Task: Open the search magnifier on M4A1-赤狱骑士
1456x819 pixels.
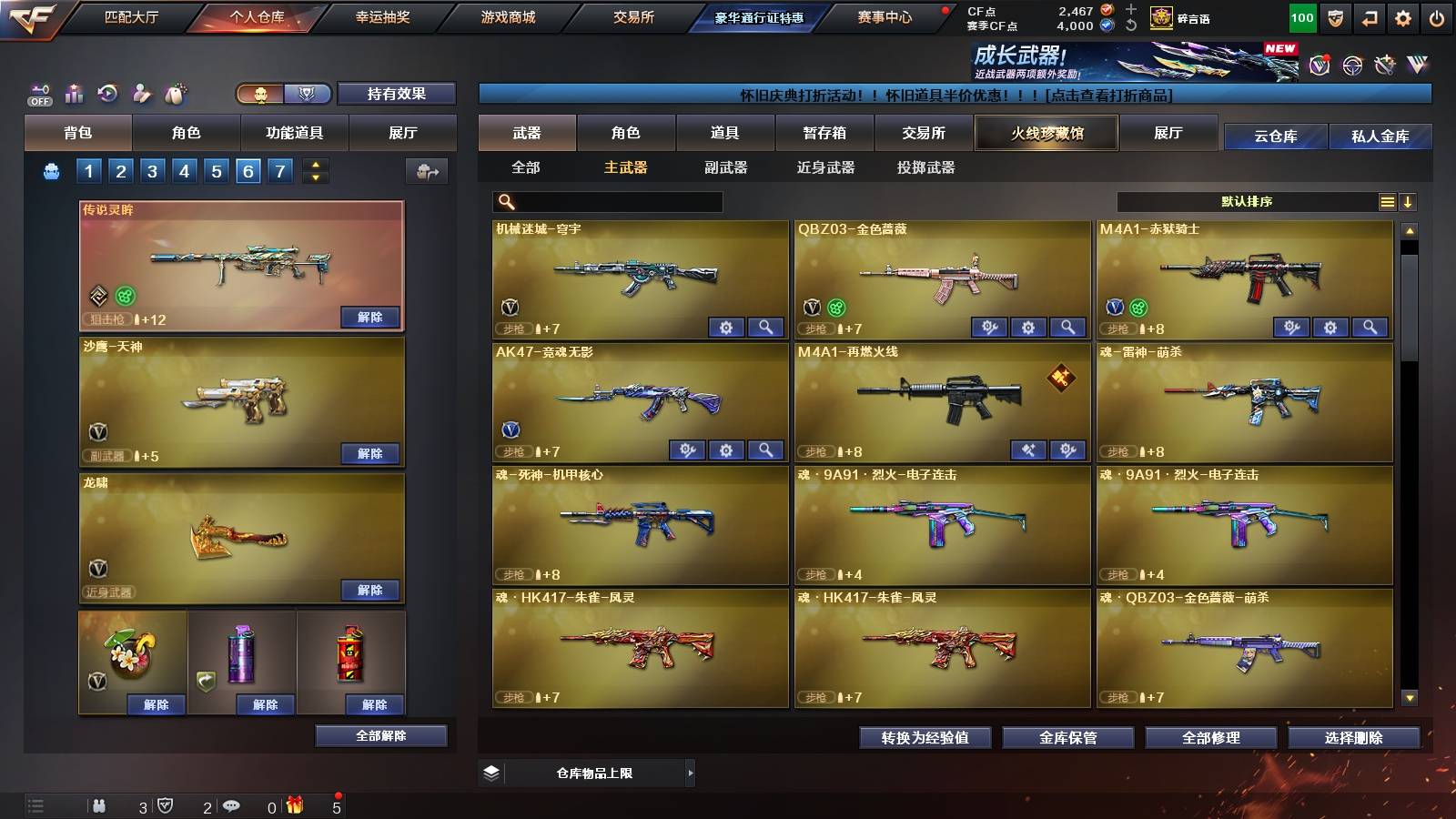Action: 1369,326
